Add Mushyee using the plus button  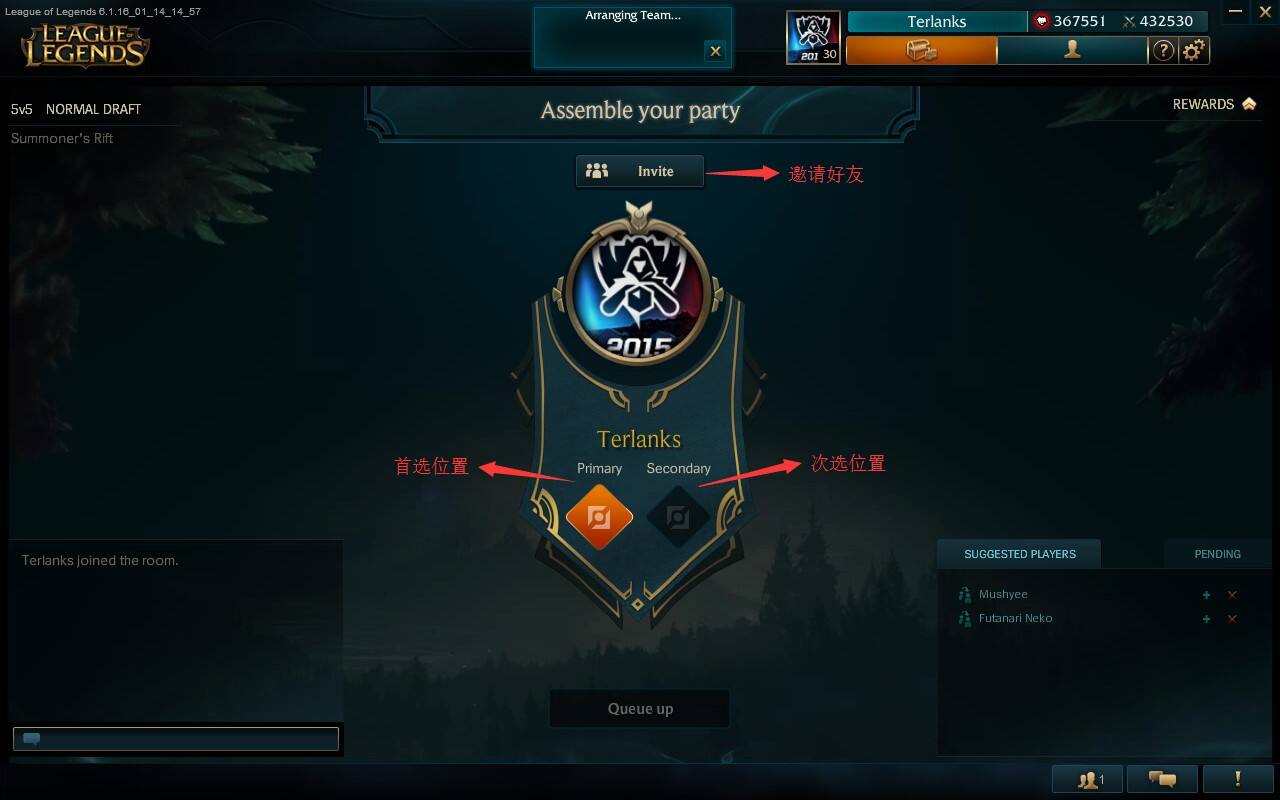1206,594
